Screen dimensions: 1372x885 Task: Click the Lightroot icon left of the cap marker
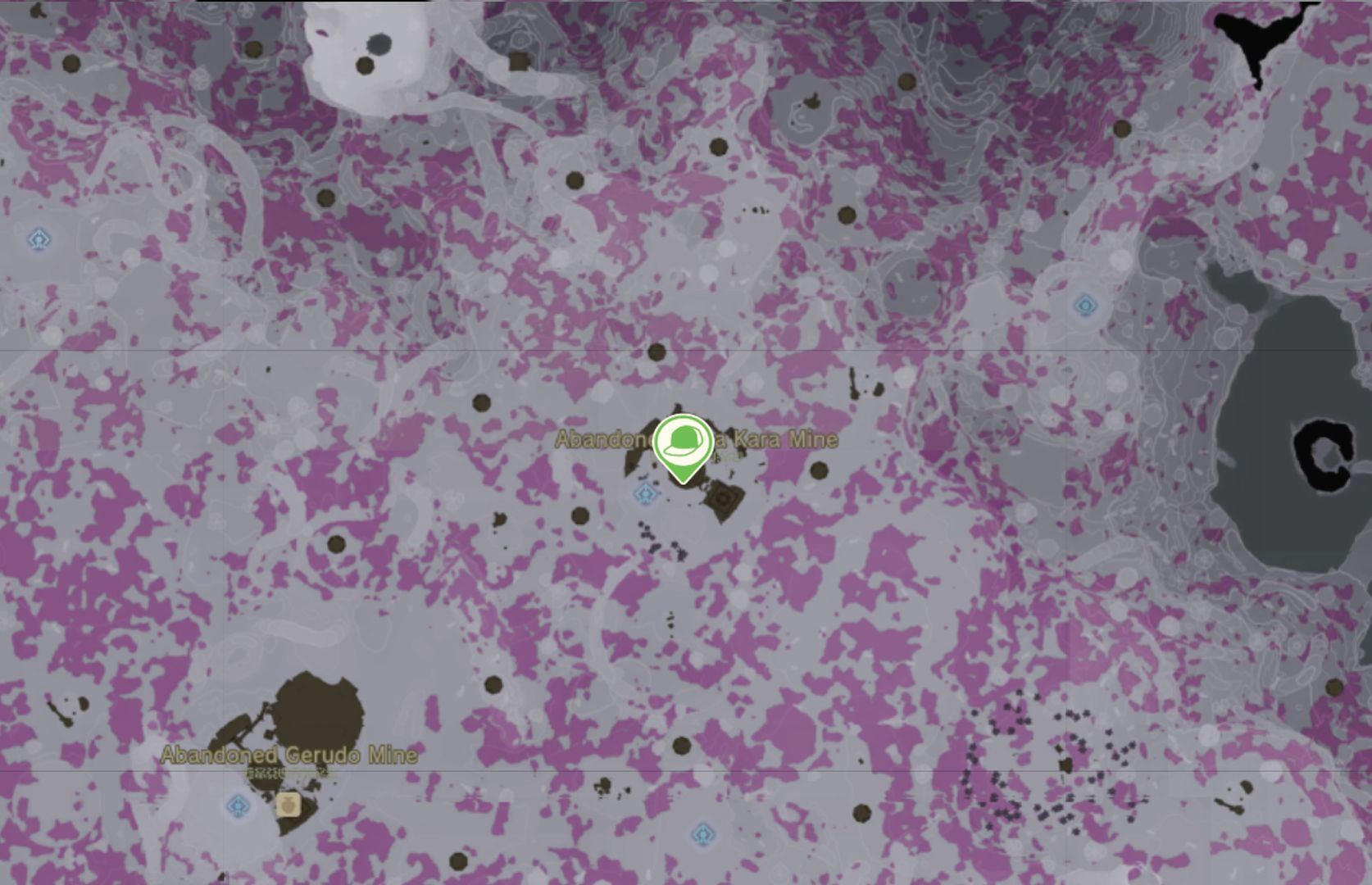pos(644,494)
